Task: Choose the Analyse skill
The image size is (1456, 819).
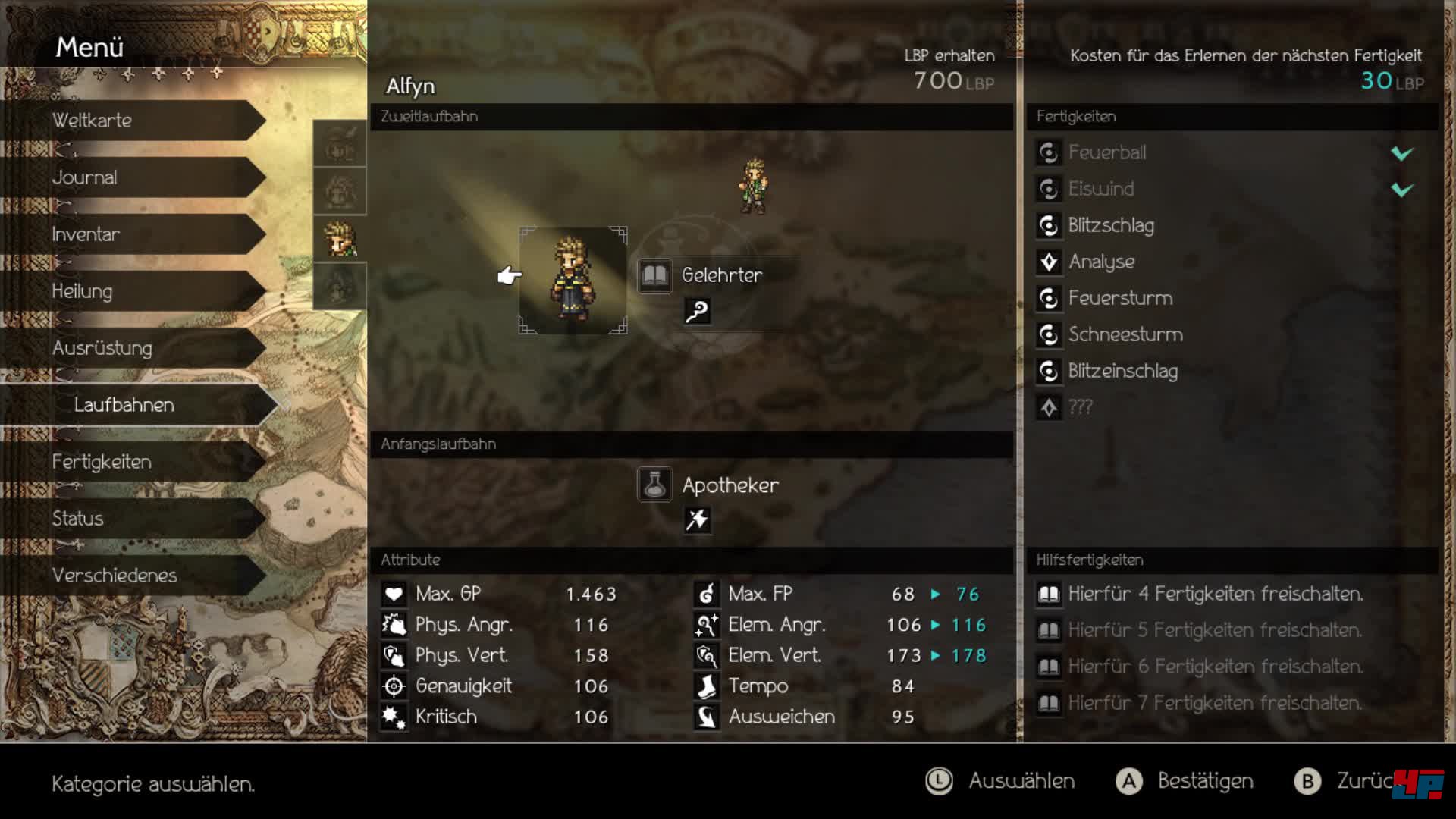Action: point(1101,262)
